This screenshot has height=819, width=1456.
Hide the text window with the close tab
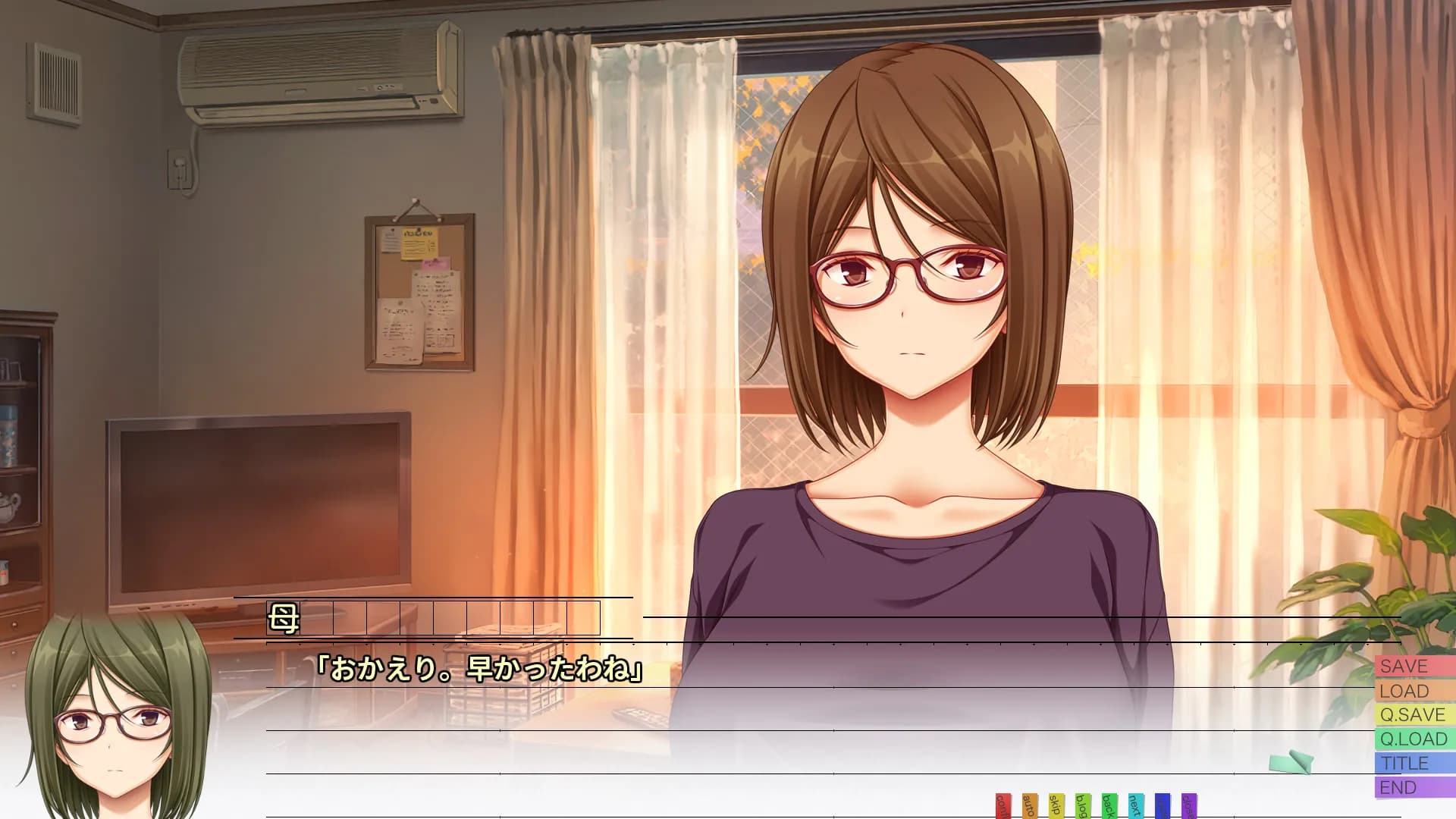tap(1188, 804)
